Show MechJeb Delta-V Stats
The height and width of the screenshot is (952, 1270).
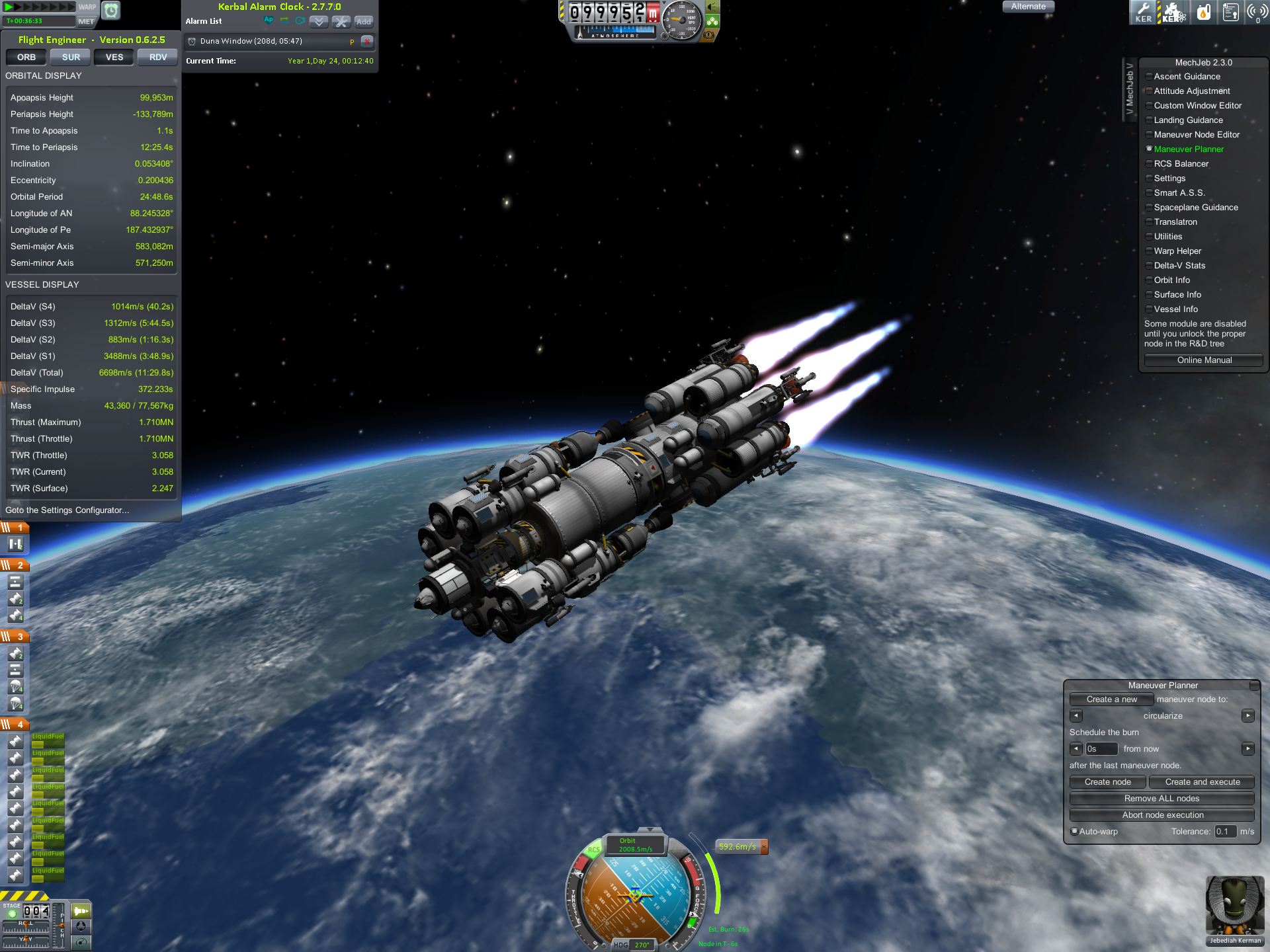[1179, 266]
